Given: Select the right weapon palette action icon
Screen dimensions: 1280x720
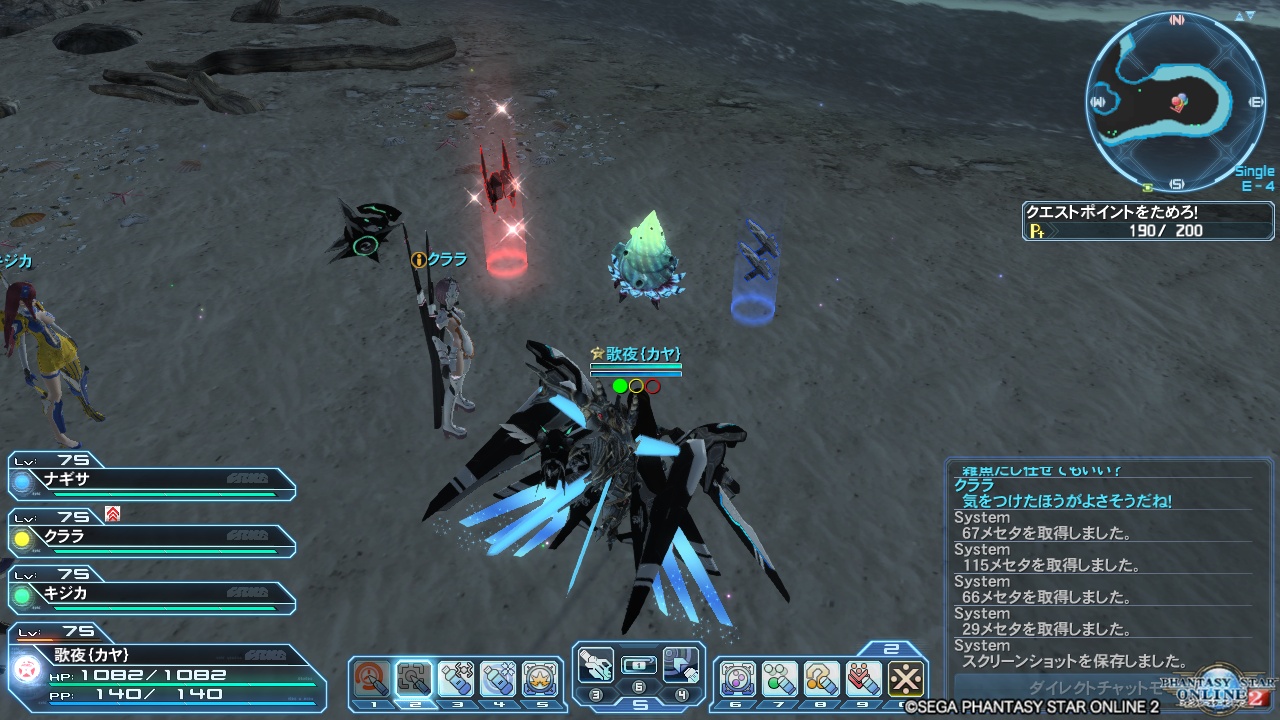Looking at the screenshot, I should 680,664.
